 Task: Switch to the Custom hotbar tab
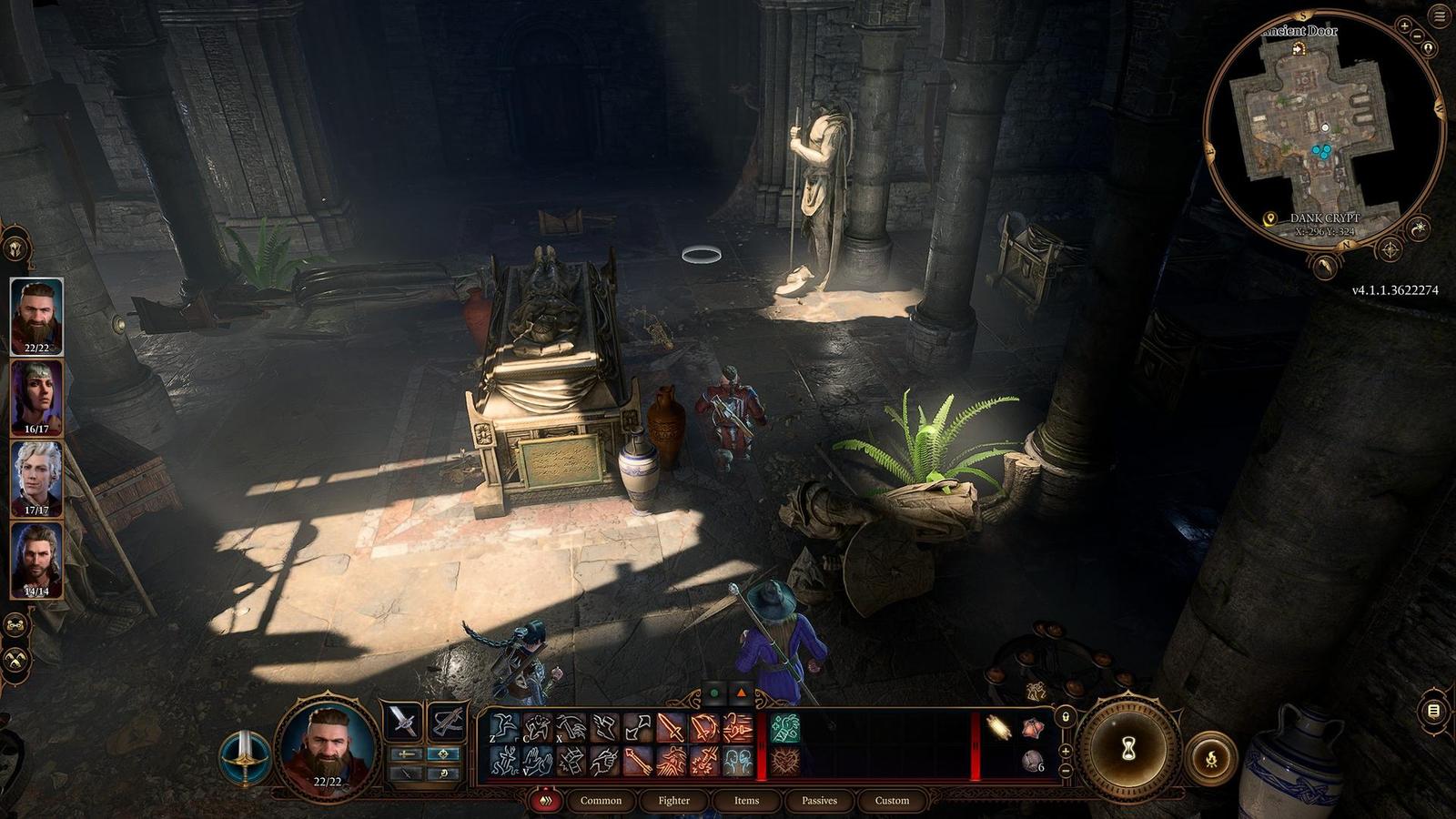(892, 801)
